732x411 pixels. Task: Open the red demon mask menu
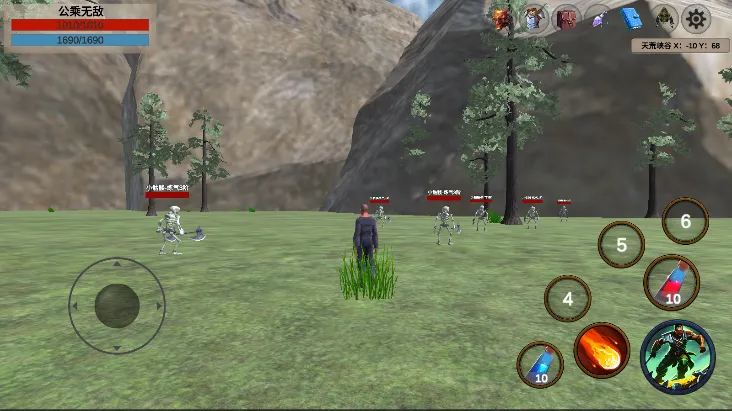502,19
